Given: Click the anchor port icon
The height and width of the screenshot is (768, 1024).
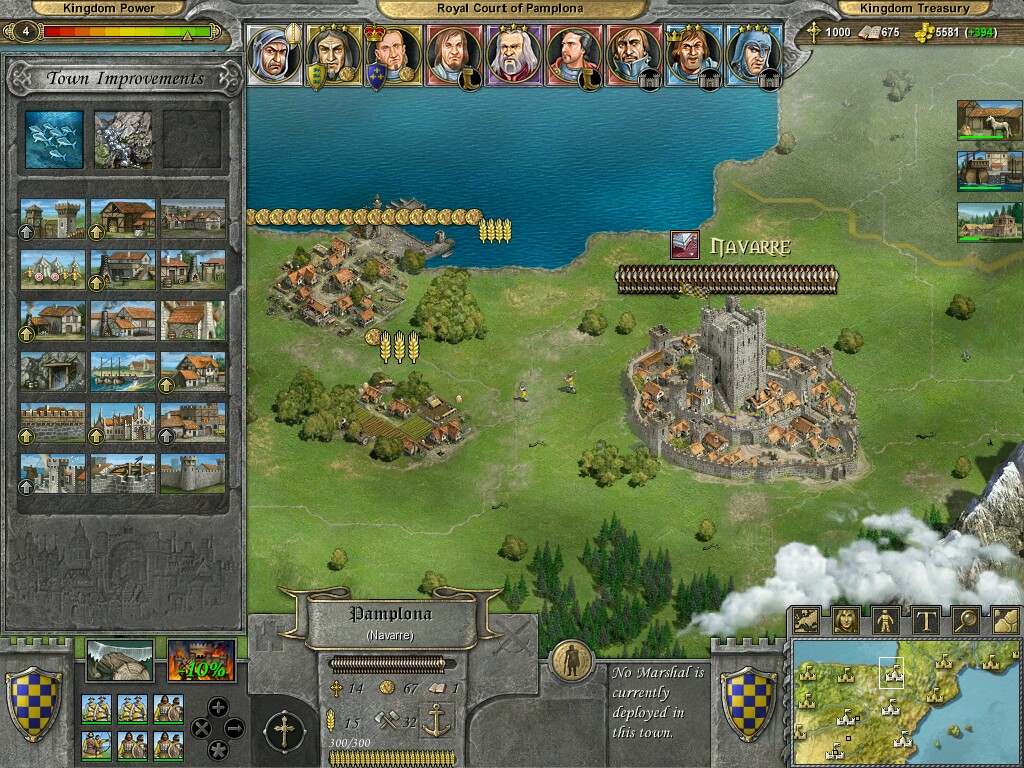Looking at the screenshot, I should [436, 720].
